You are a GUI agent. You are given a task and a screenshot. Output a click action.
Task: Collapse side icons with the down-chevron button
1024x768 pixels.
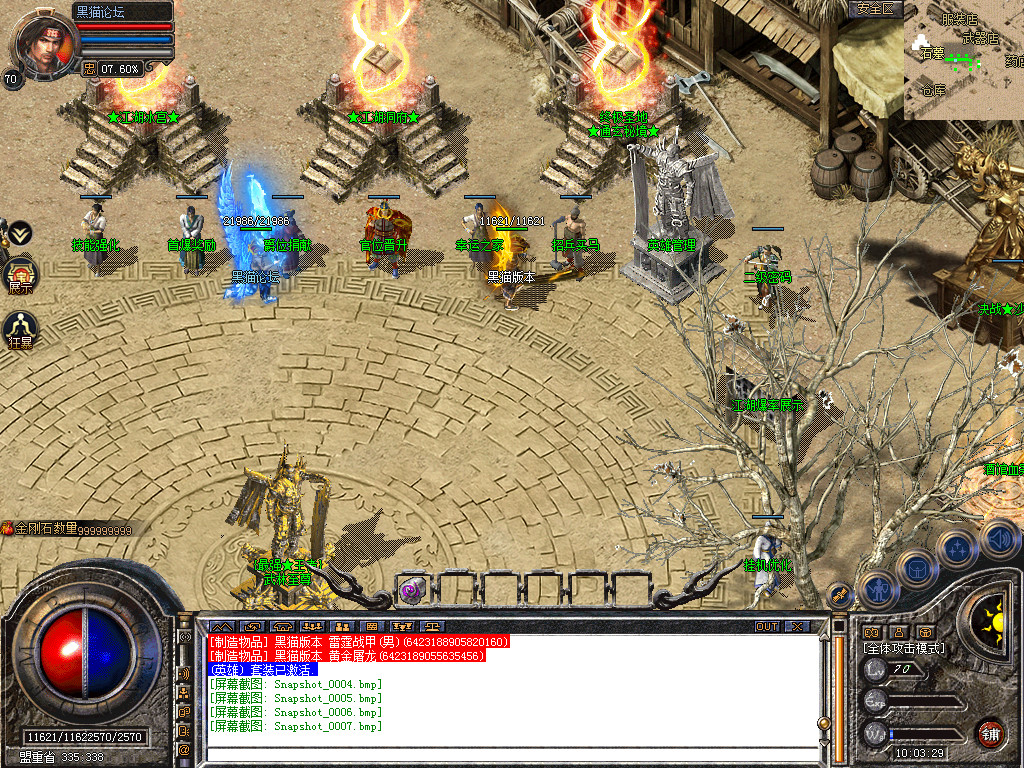(20, 234)
